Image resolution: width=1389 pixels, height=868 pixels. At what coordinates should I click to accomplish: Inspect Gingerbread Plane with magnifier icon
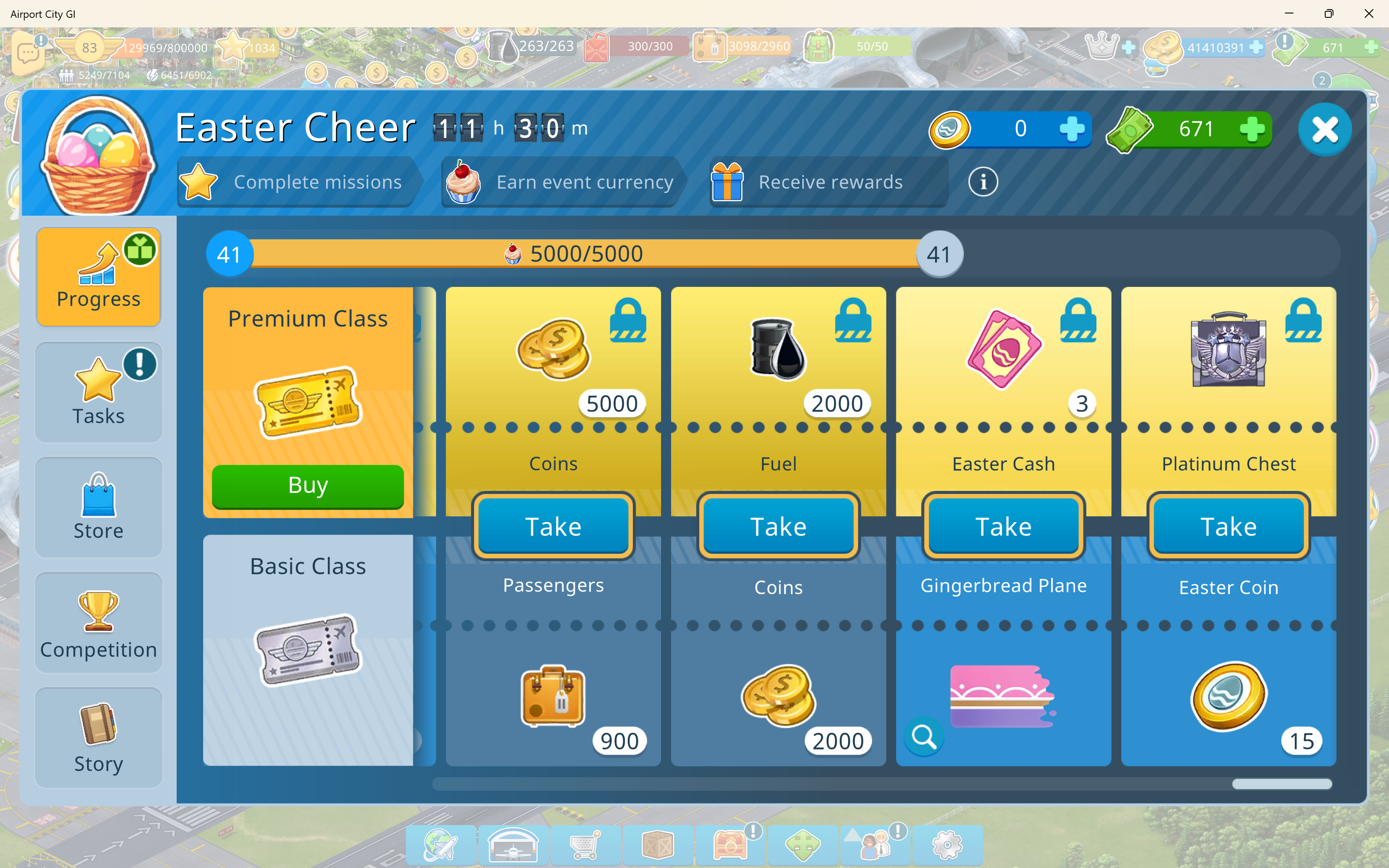(x=924, y=736)
